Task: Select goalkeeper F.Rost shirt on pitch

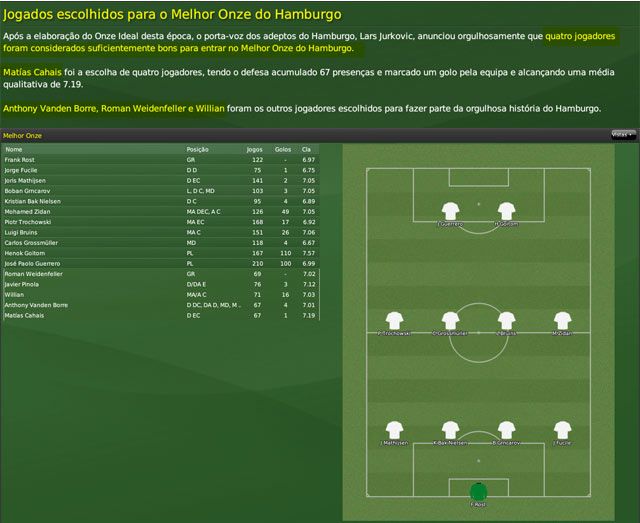Action: (478, 491)
